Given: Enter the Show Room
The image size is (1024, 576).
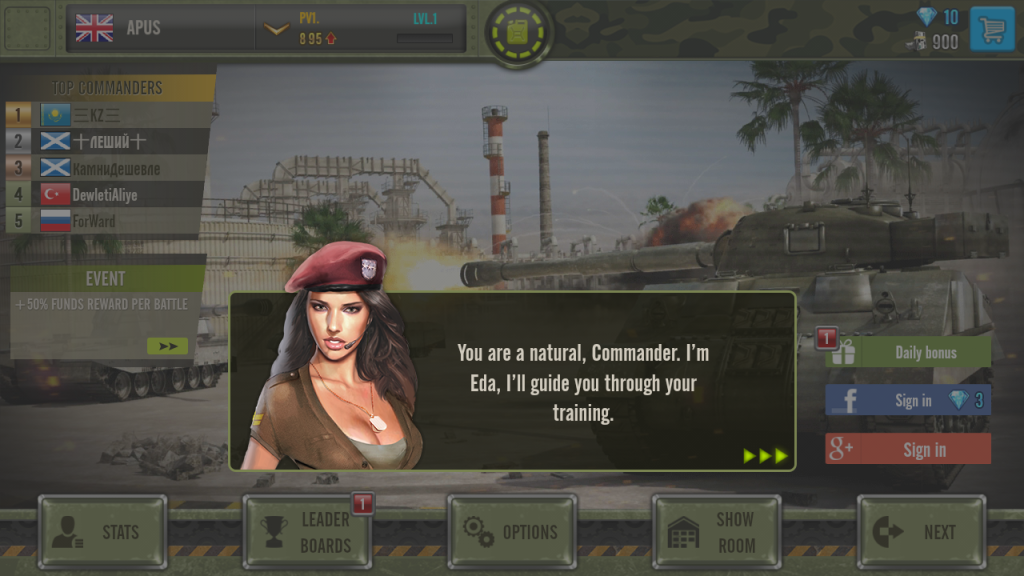Looking at the screenshot, I should (716, 532).
